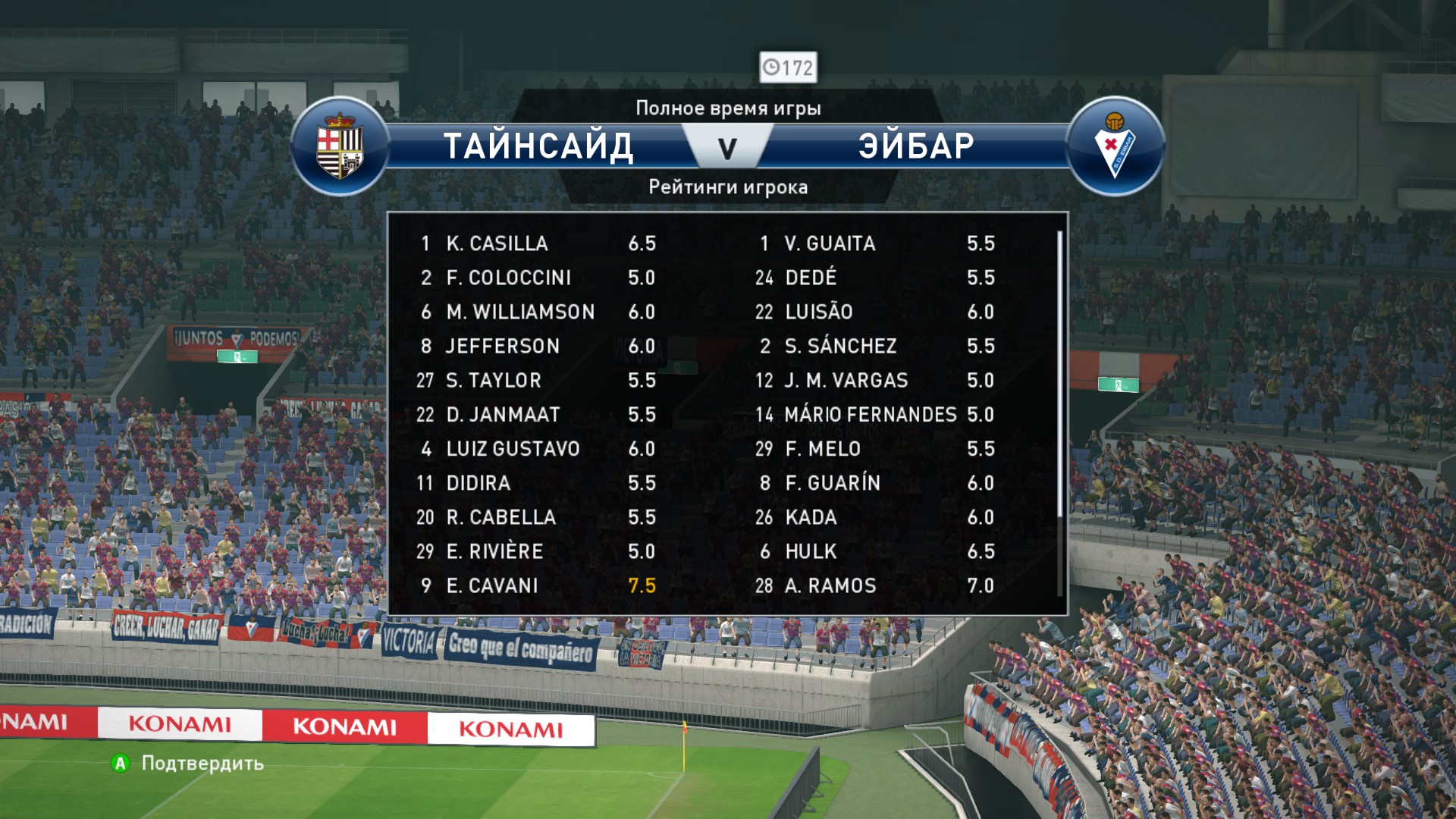Select R. Cabella in the list

click(x=500, y=517)
